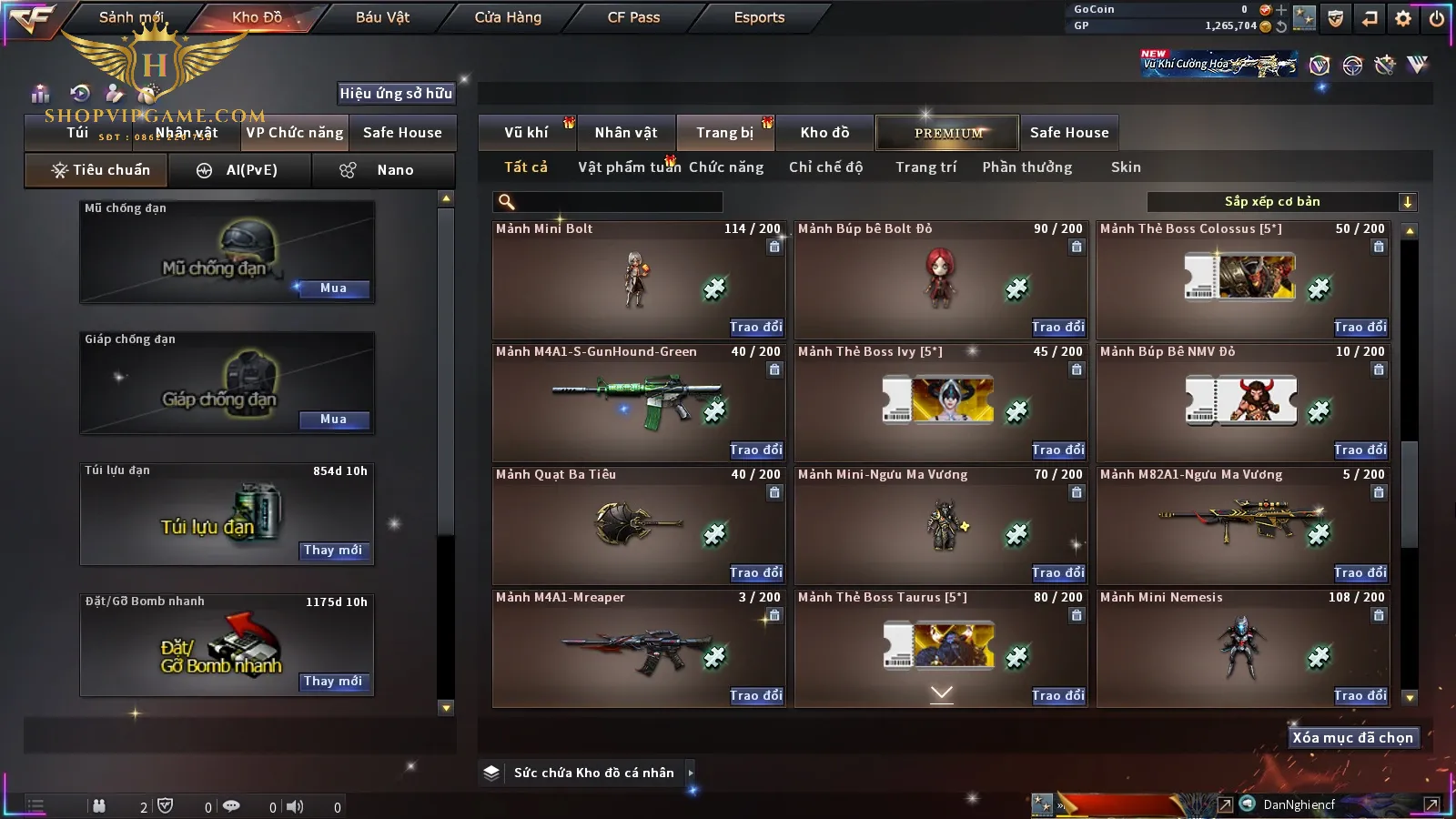Exchange the Mảnh Mini Bolt fragments
Screen dimensions: 1456x819
pyautogui.click(x=755, y=327)
